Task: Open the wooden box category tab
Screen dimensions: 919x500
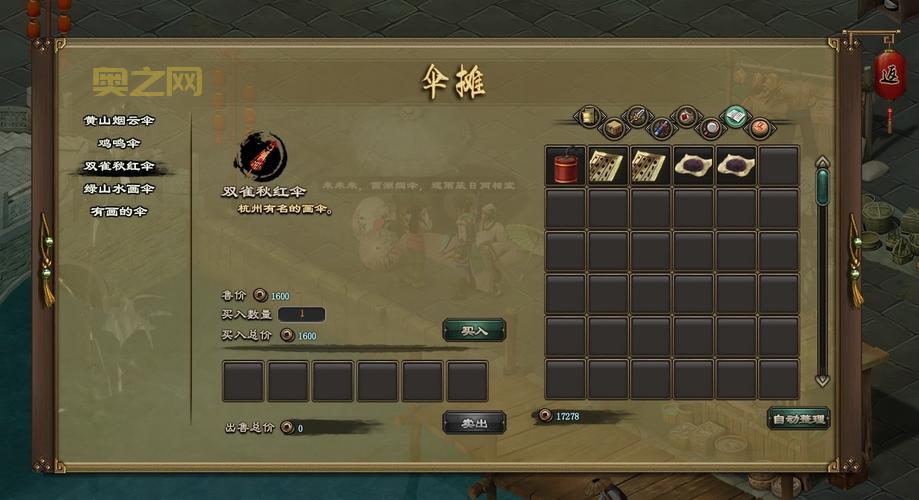Action: pyautogui.click(x=612, y=129)
